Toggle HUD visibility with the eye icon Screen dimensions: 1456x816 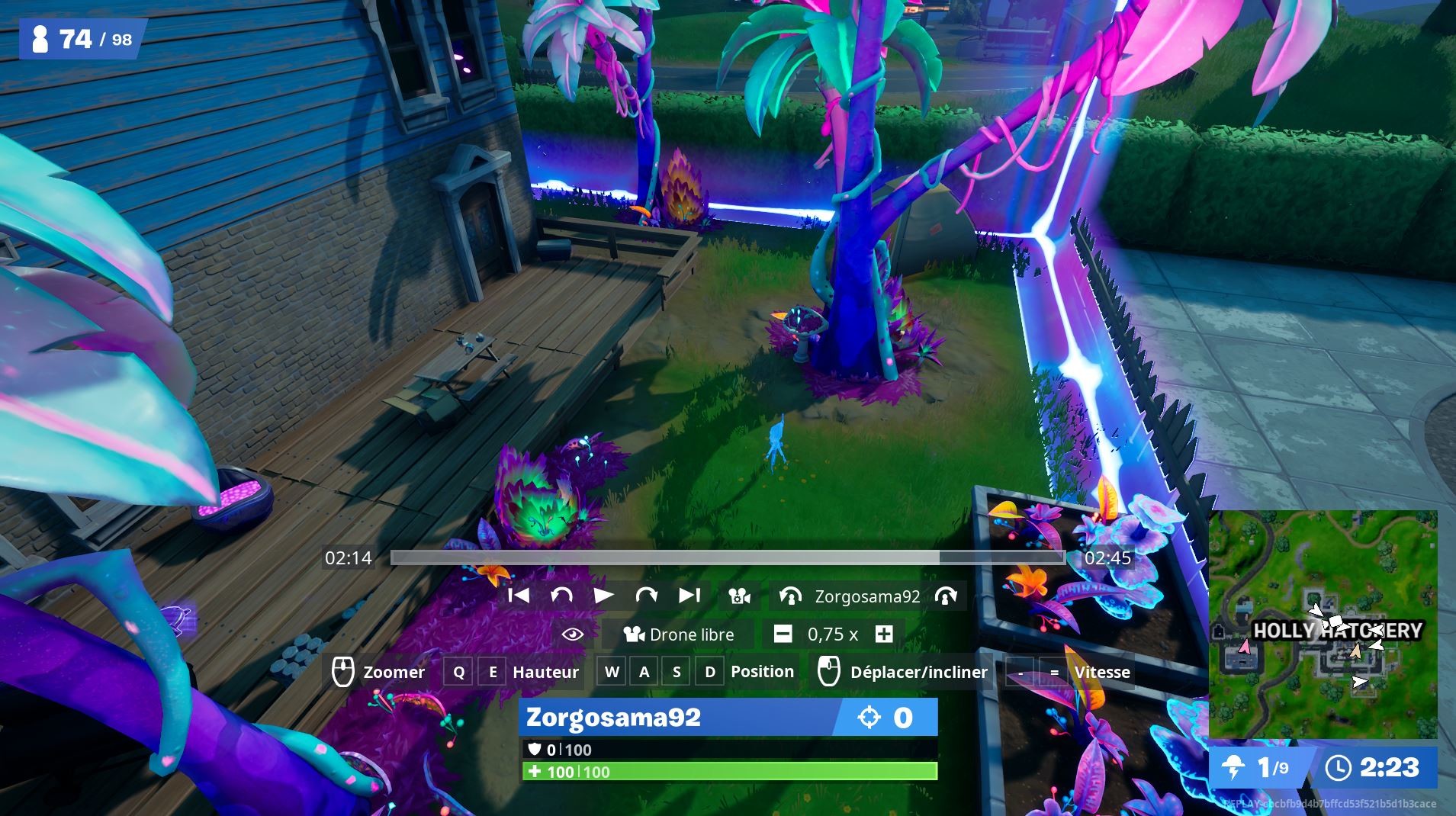(572, 634)
